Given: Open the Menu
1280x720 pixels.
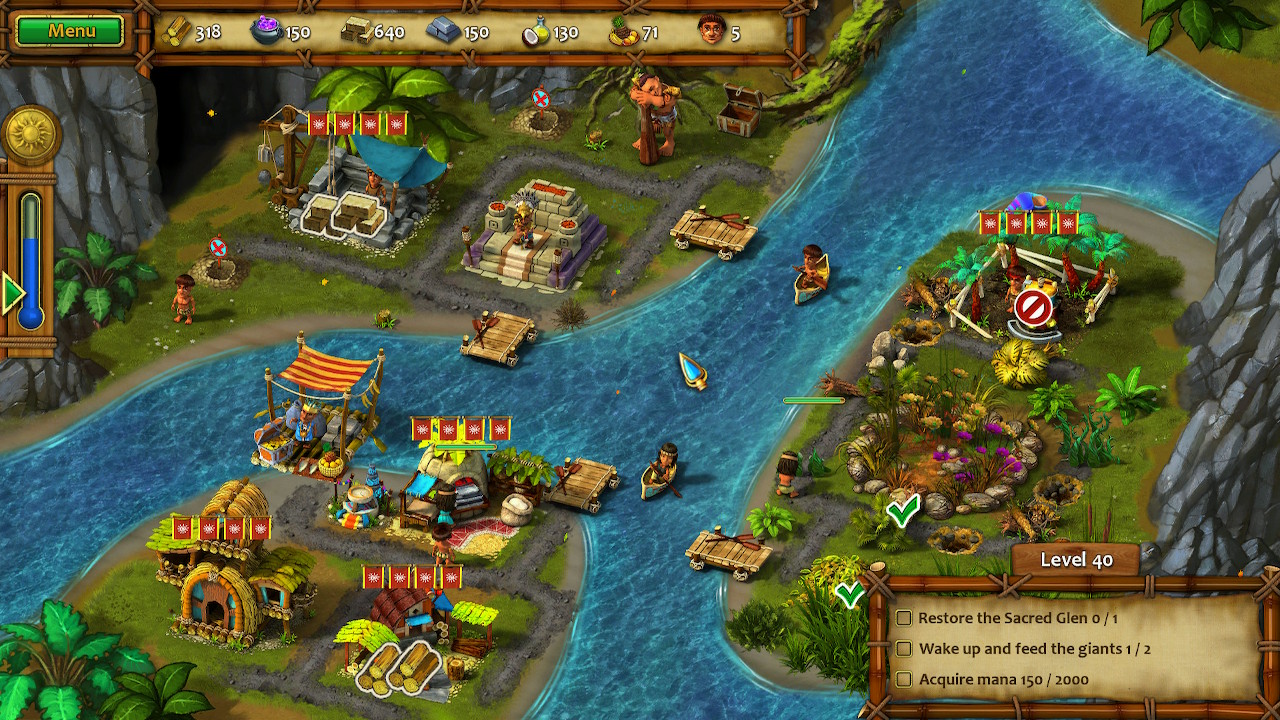Looking at the screenshot, I should (x=69, y=30).
